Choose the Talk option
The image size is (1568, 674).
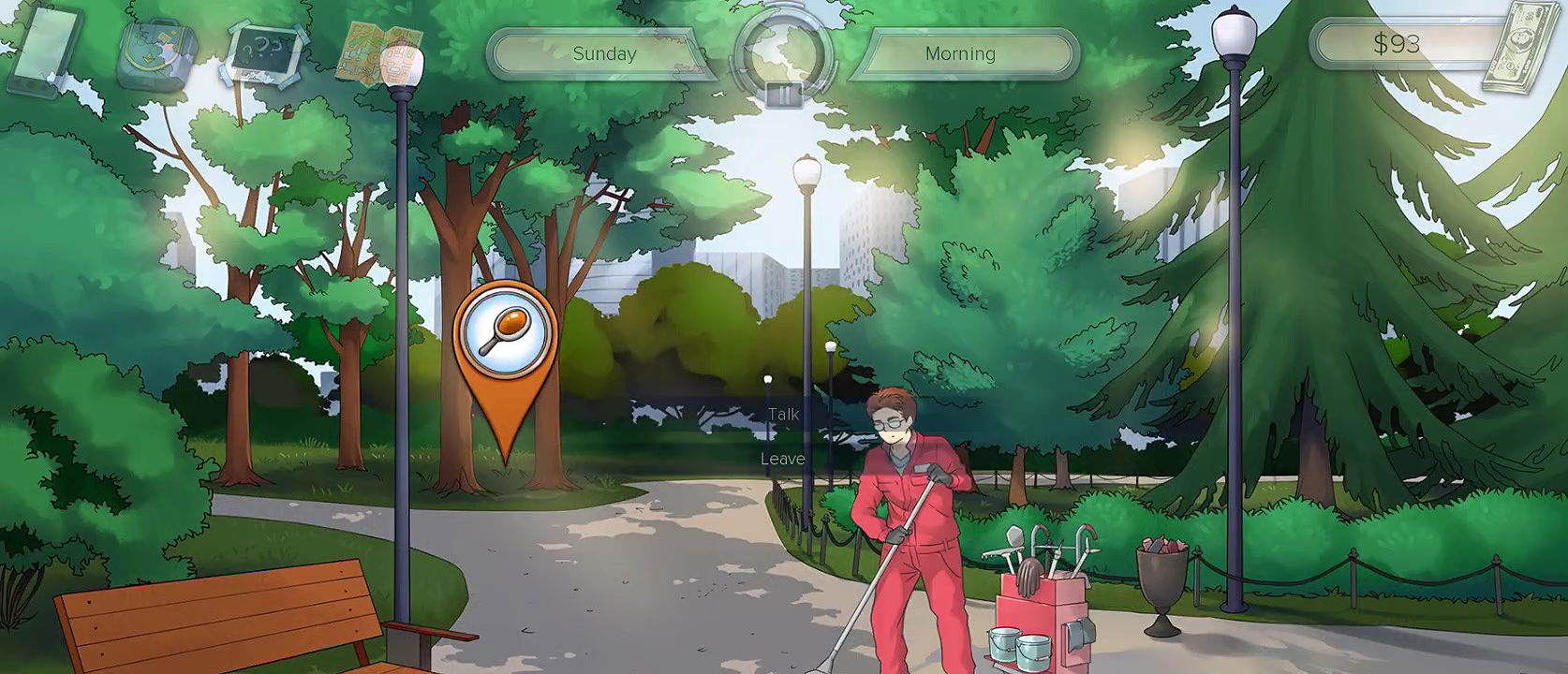pyautogui.click(x=783, y=414)
